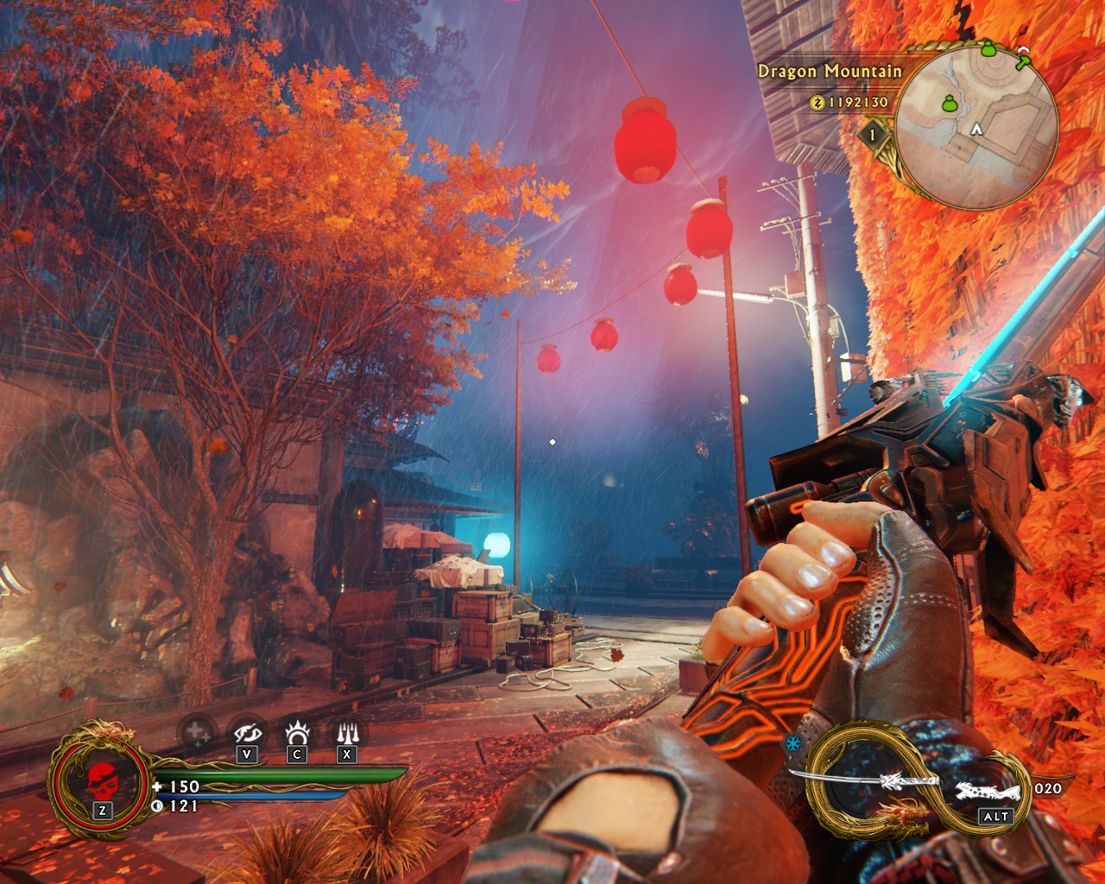Select the dragon-shaped secondary weapon icon
1105x884 pixels.
coord(985,791)
